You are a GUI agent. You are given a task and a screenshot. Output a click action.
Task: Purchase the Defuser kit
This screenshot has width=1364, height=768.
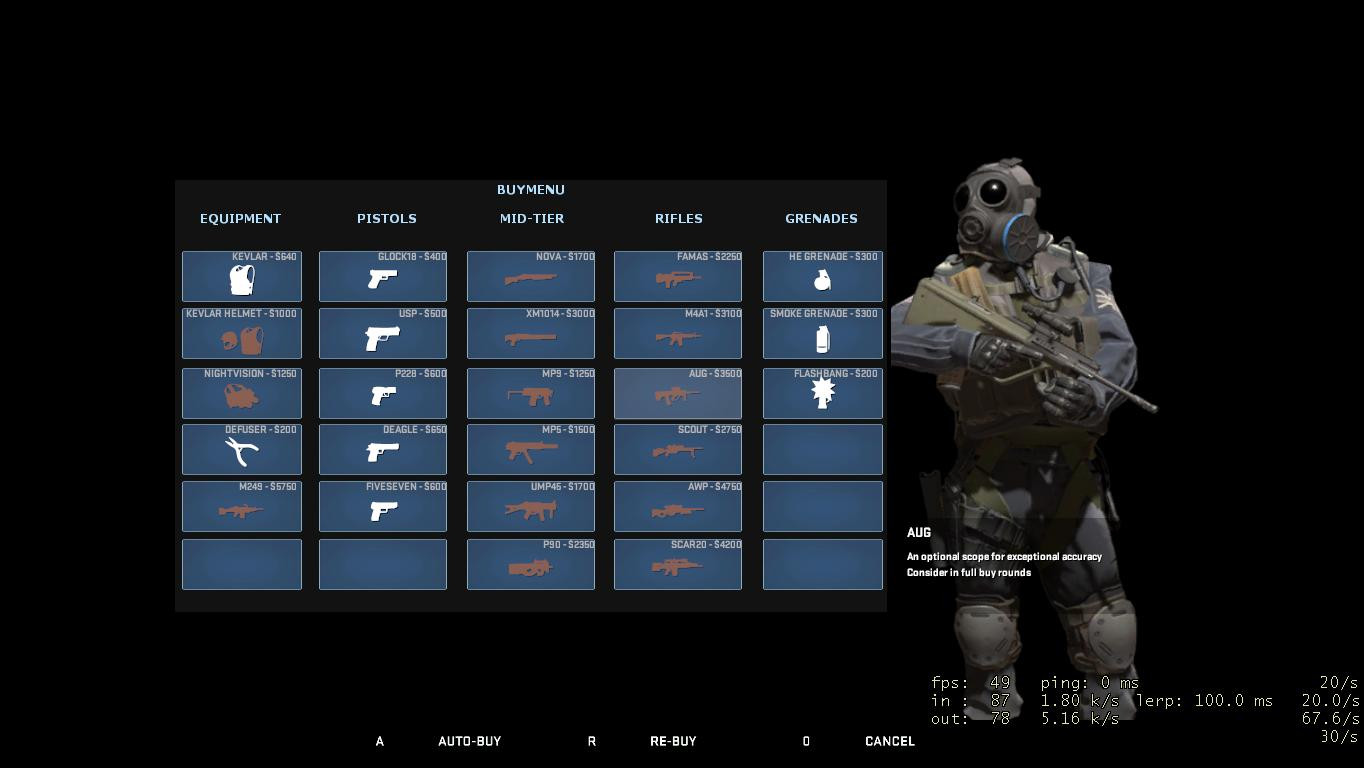(241, 450)
